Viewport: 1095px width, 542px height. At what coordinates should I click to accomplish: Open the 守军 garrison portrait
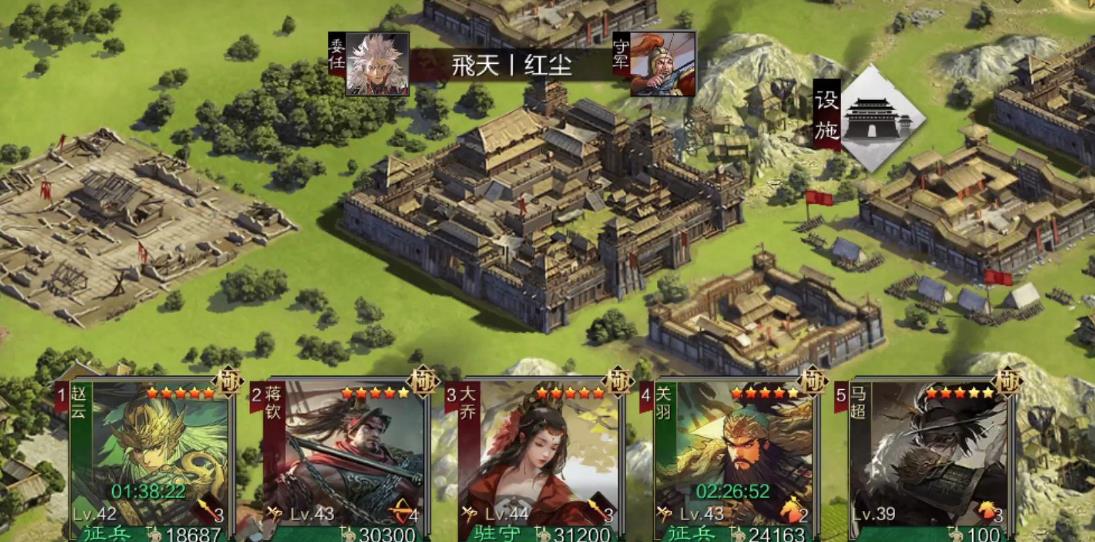point(661,64)
